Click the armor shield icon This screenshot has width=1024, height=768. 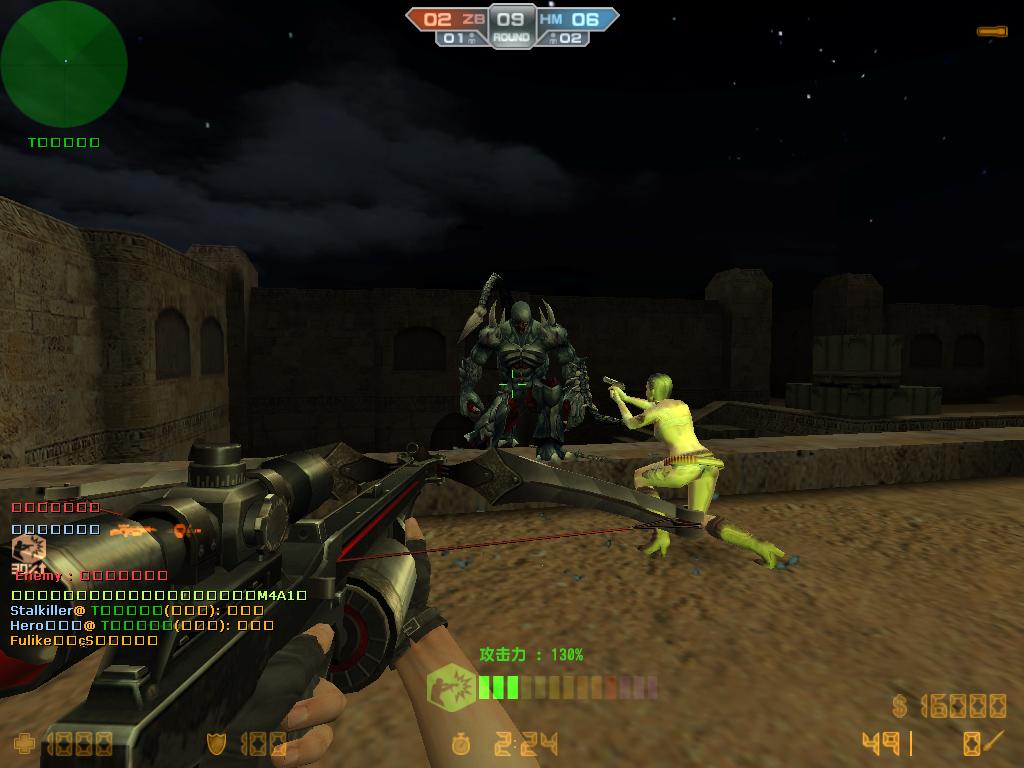[x=217, y=743]
